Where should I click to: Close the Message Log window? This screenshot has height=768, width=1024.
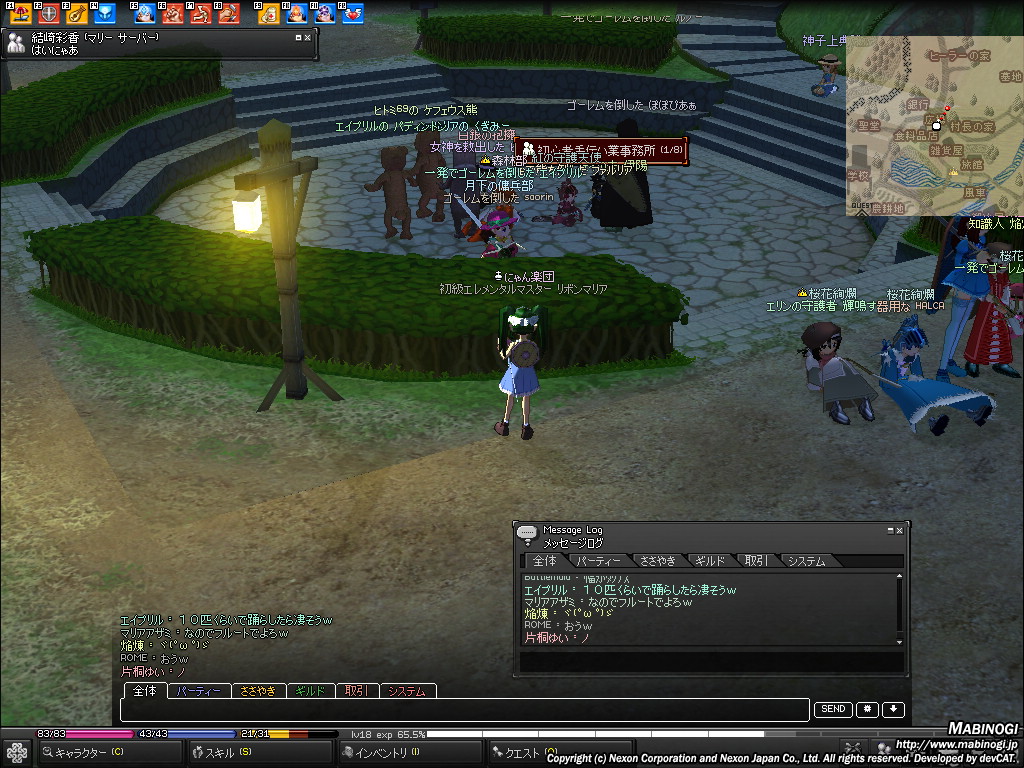[899, 530]
